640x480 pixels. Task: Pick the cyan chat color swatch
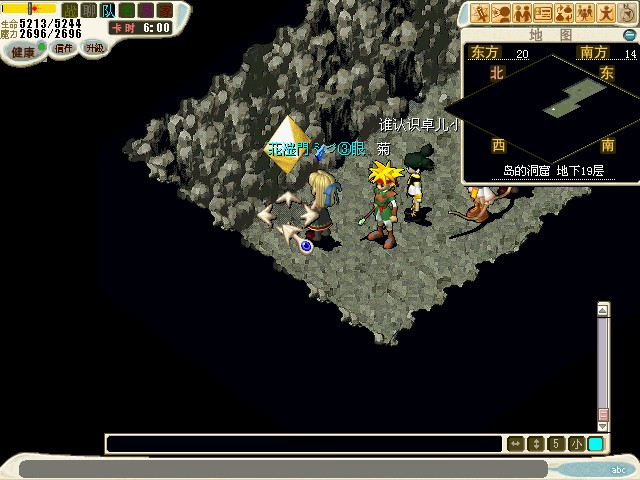click(596, 444)
